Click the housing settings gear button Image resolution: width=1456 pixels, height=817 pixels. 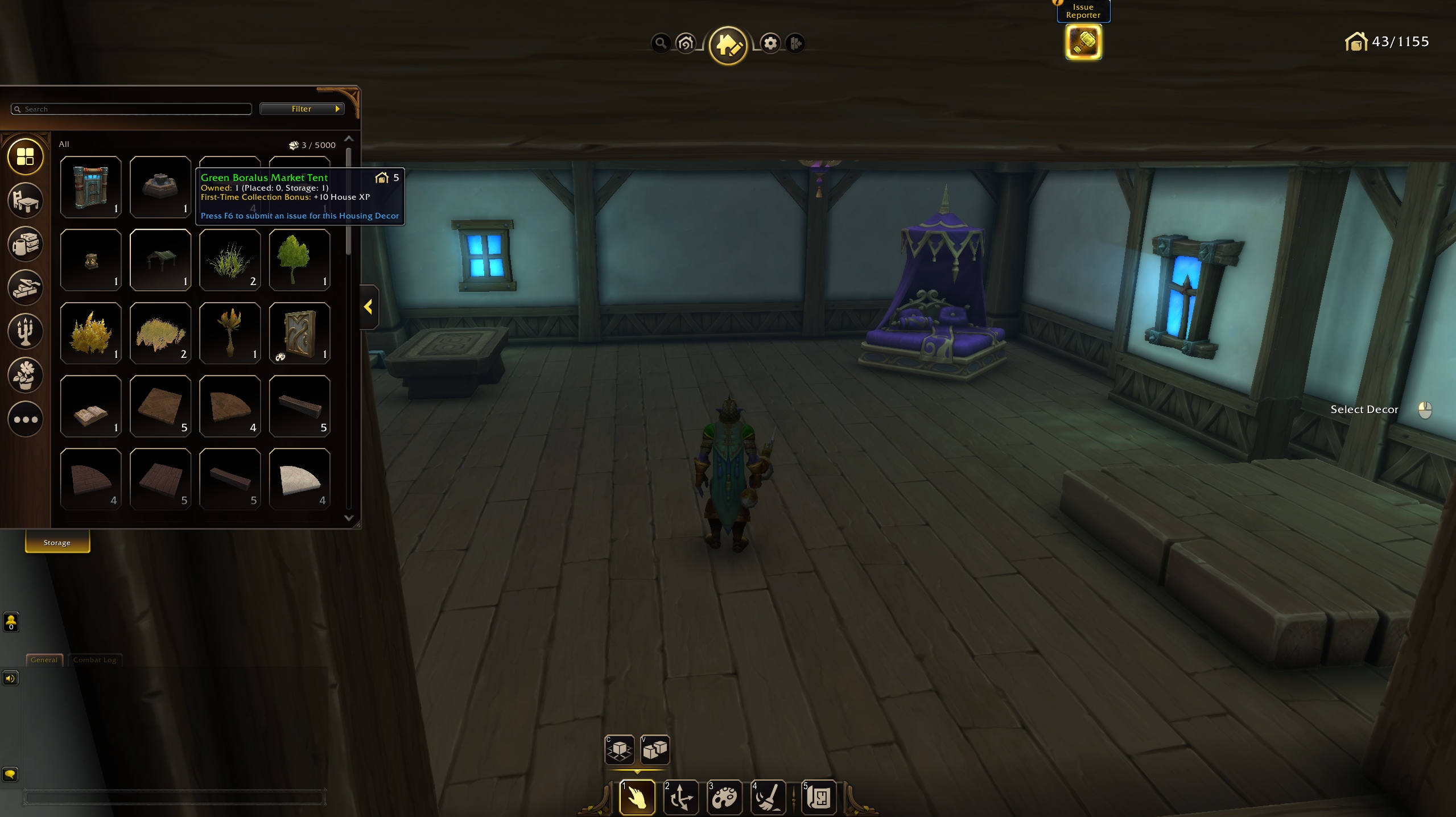770,43
